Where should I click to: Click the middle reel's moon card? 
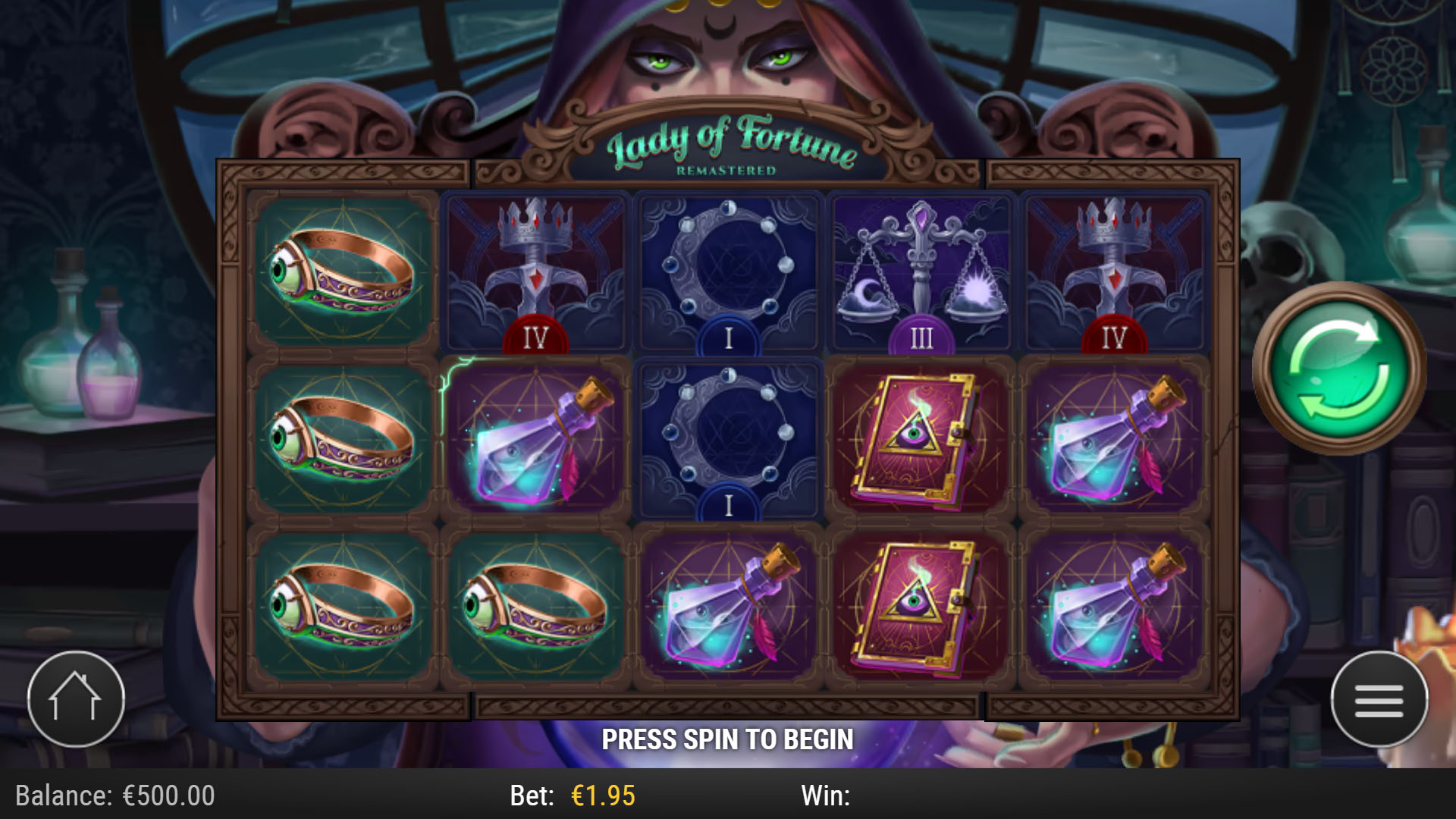(x=727, y=438)
